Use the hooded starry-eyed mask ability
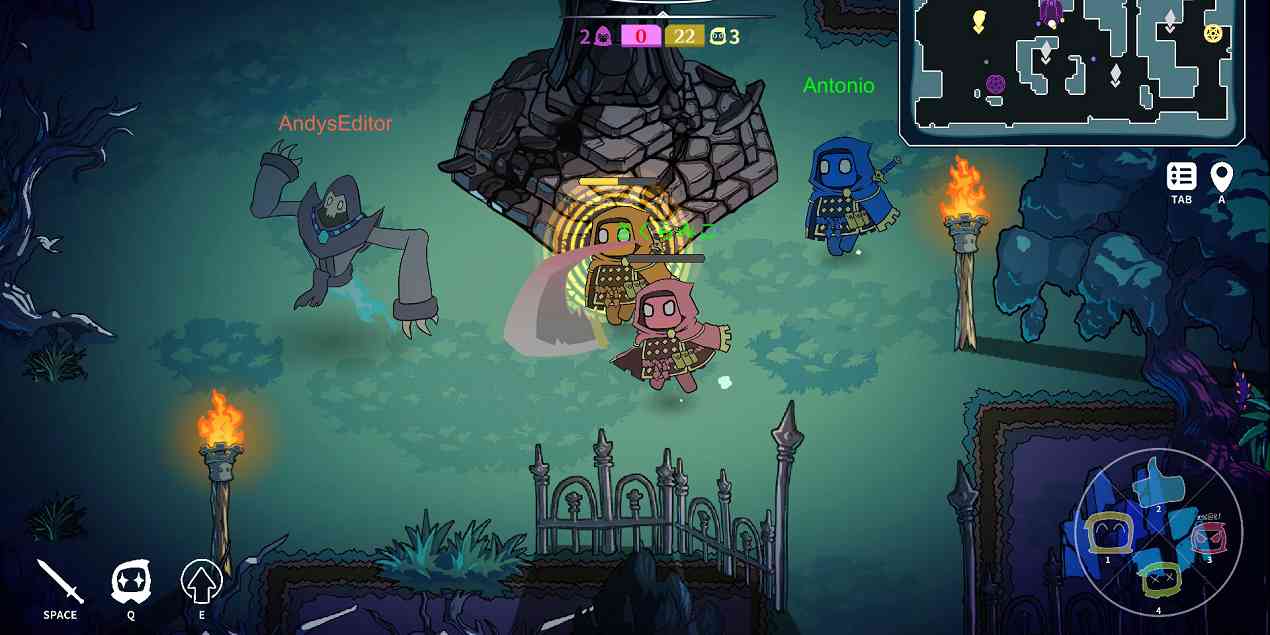 131,582
